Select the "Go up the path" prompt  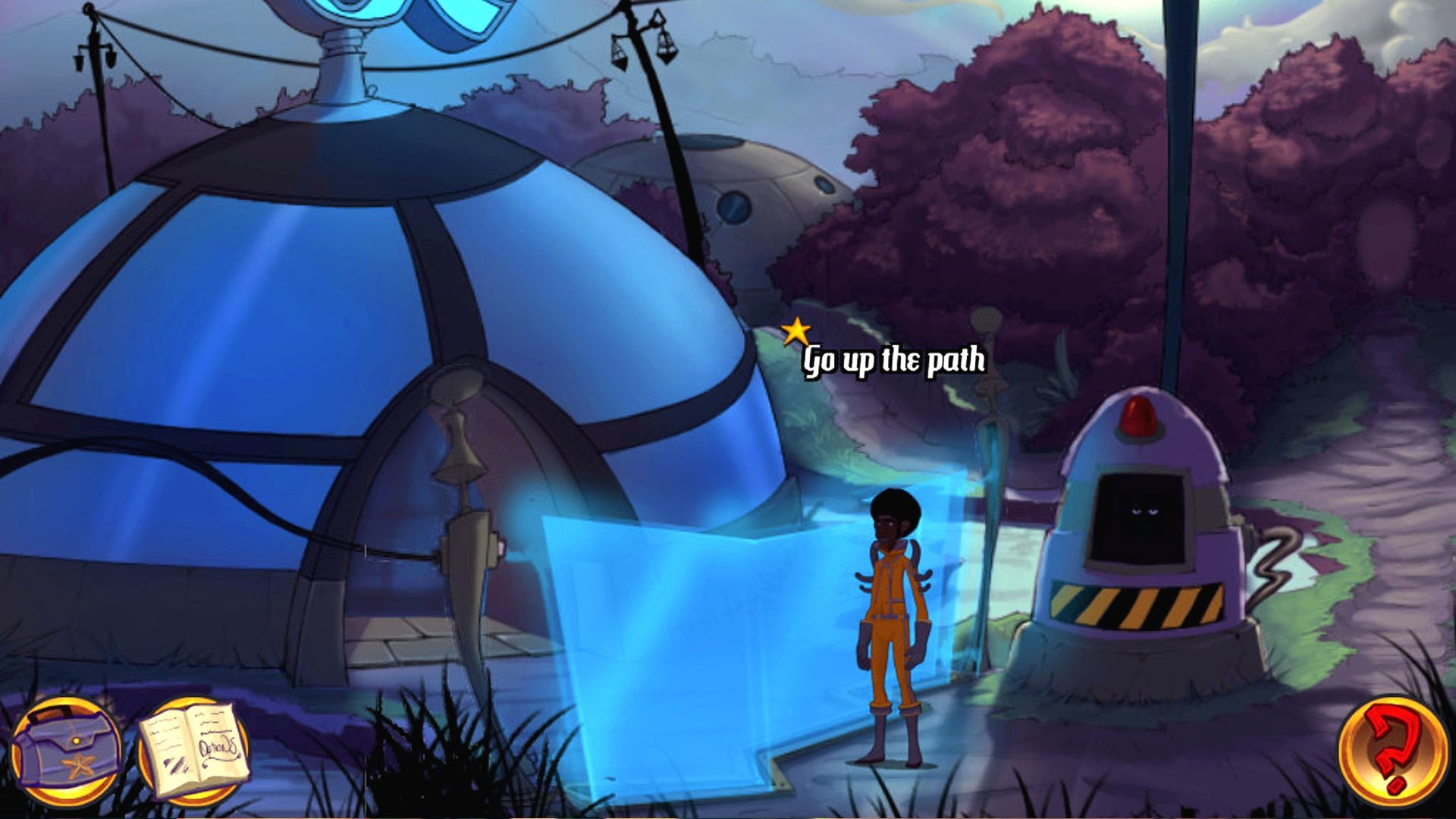coord(893,361)
